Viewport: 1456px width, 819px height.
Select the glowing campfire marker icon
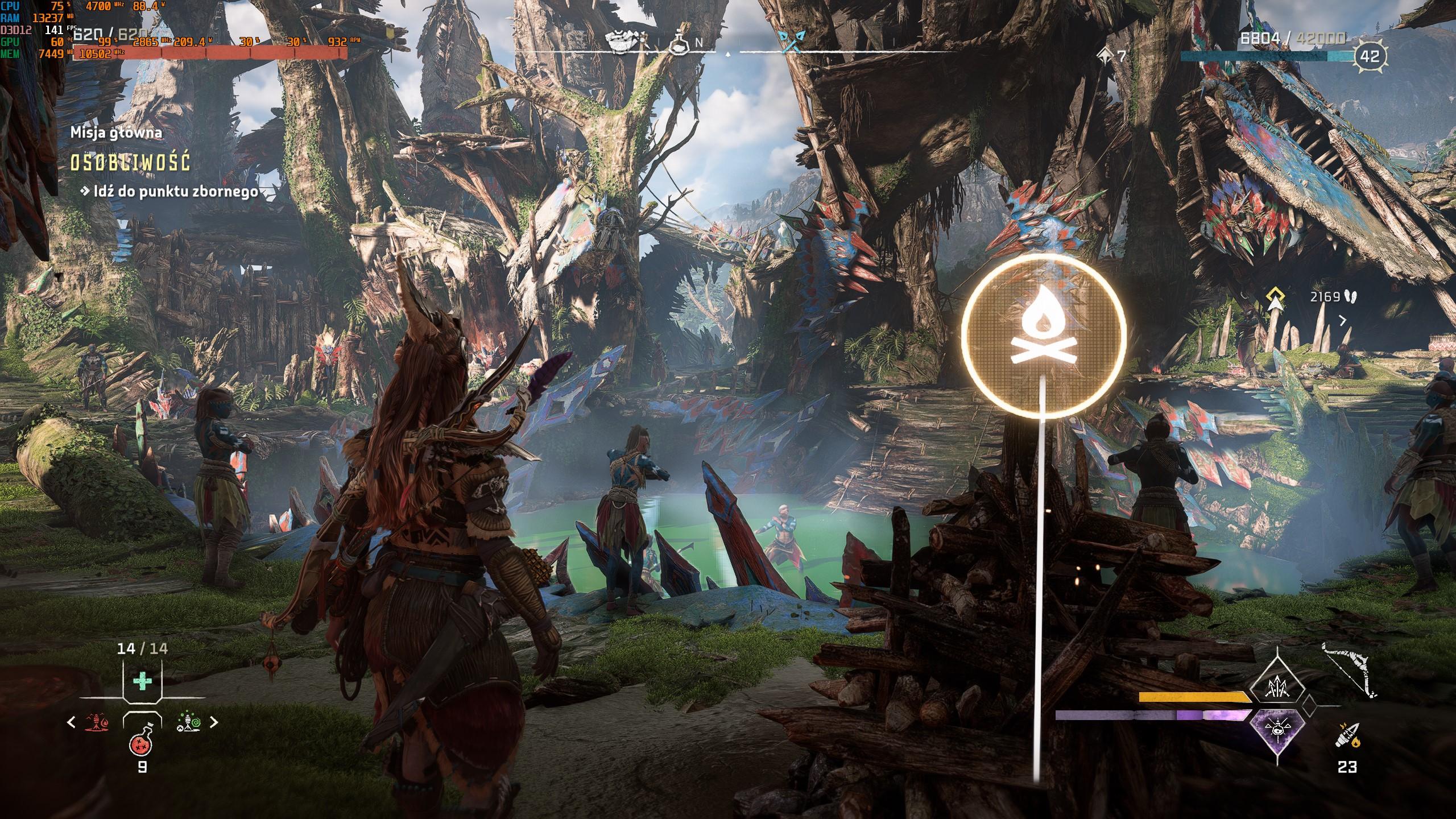coord(1044,336)
